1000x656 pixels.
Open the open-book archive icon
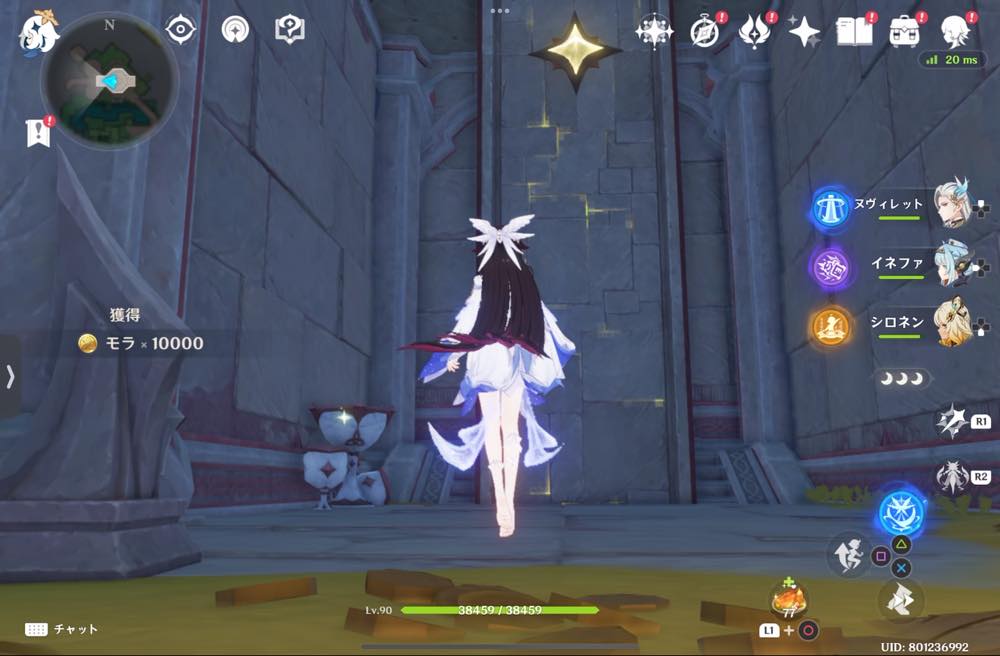coord(855,32)
